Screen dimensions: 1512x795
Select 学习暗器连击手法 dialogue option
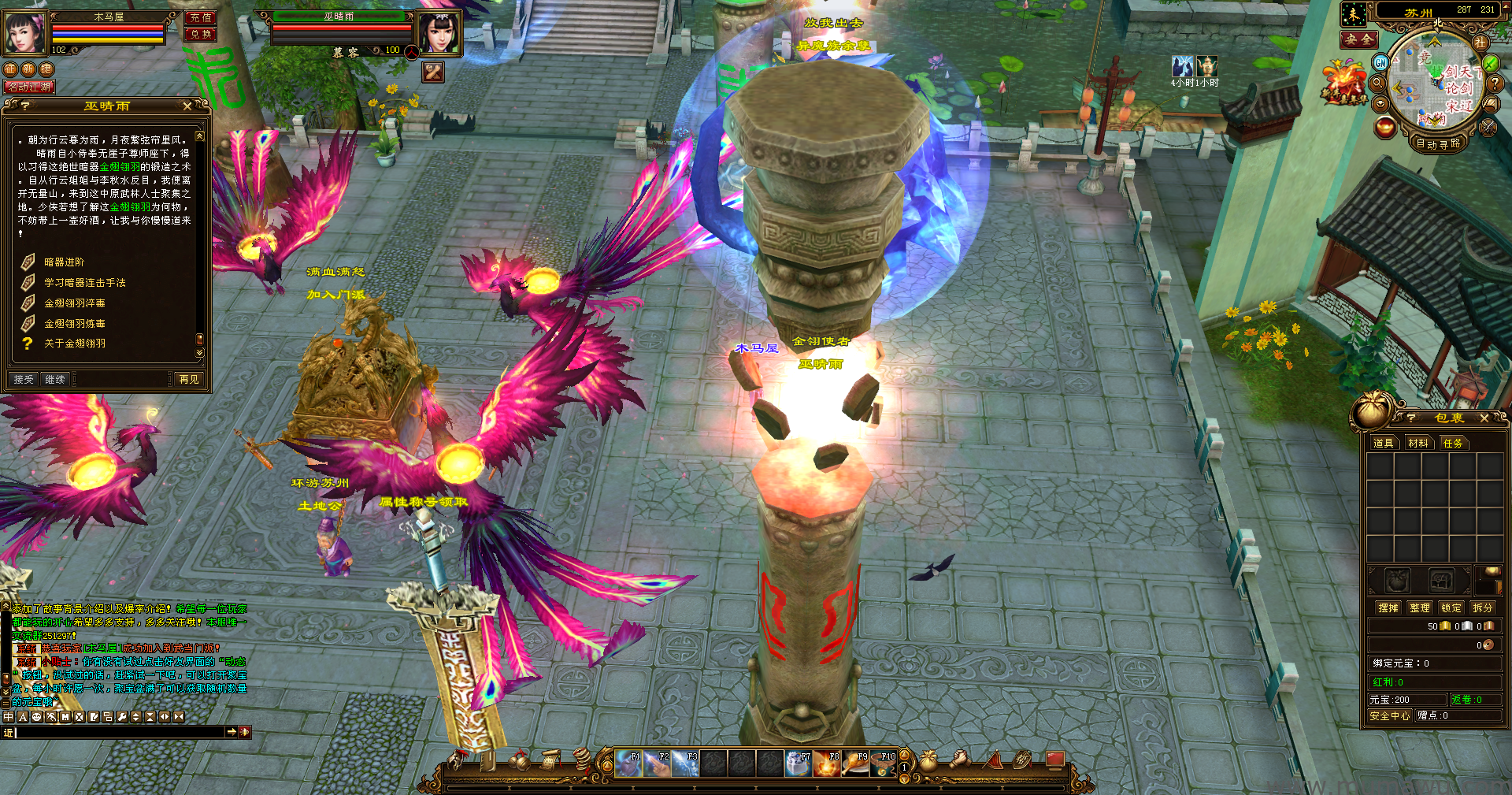pyautogui.click(x=84, y=283)
